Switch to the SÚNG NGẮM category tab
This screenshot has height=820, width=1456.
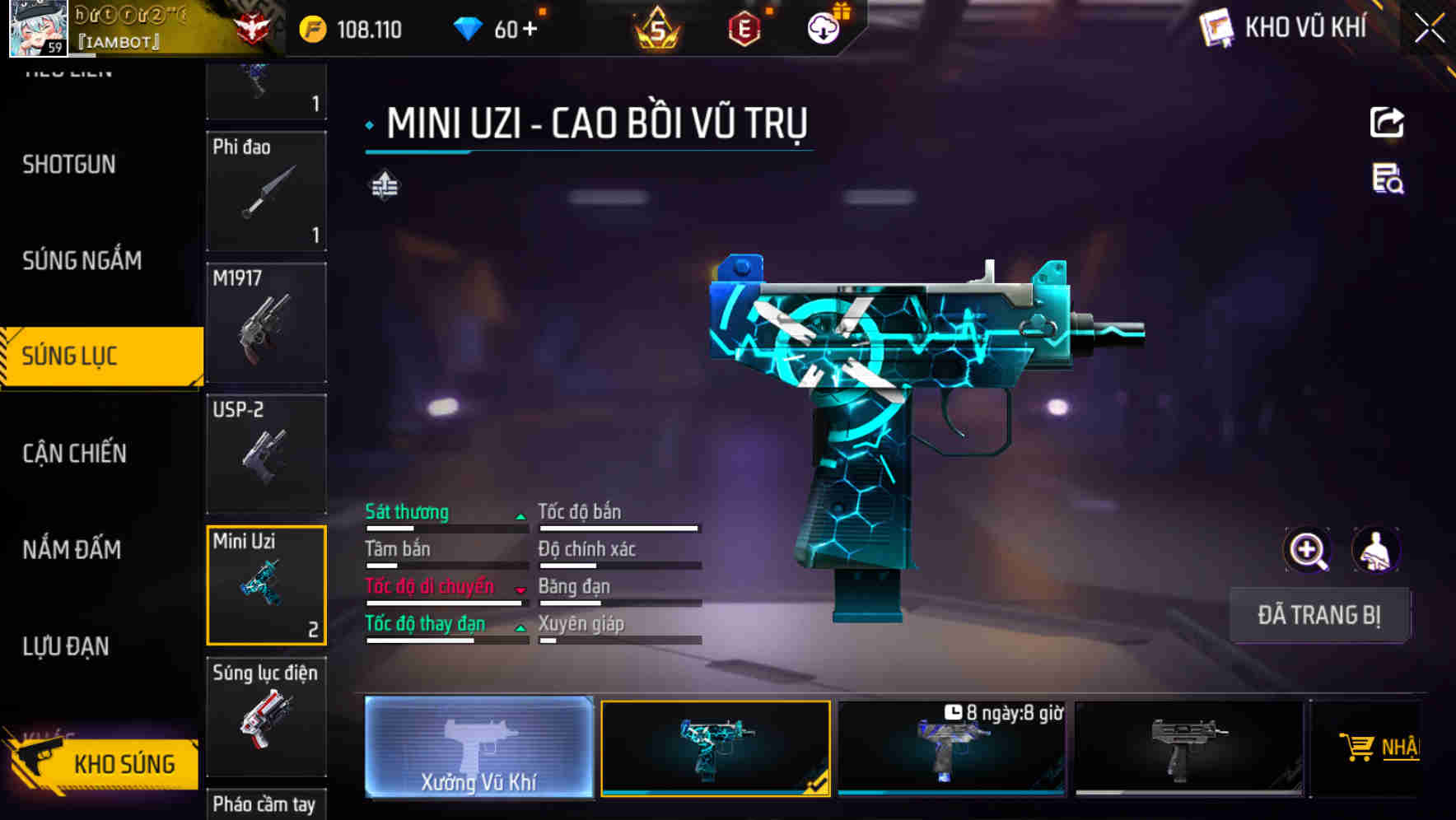coord(81,260)
